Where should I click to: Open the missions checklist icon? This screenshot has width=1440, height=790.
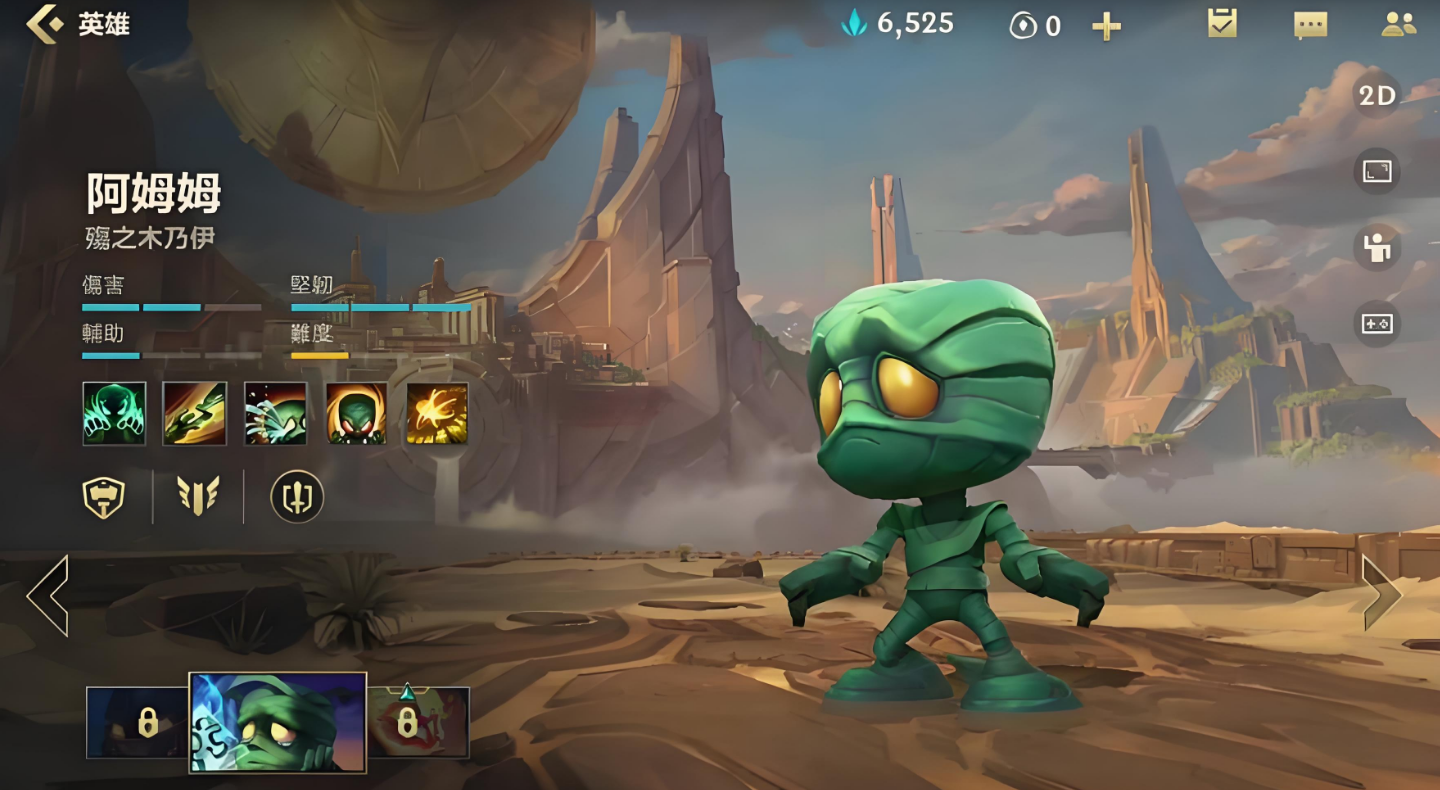pos(1222,24)
